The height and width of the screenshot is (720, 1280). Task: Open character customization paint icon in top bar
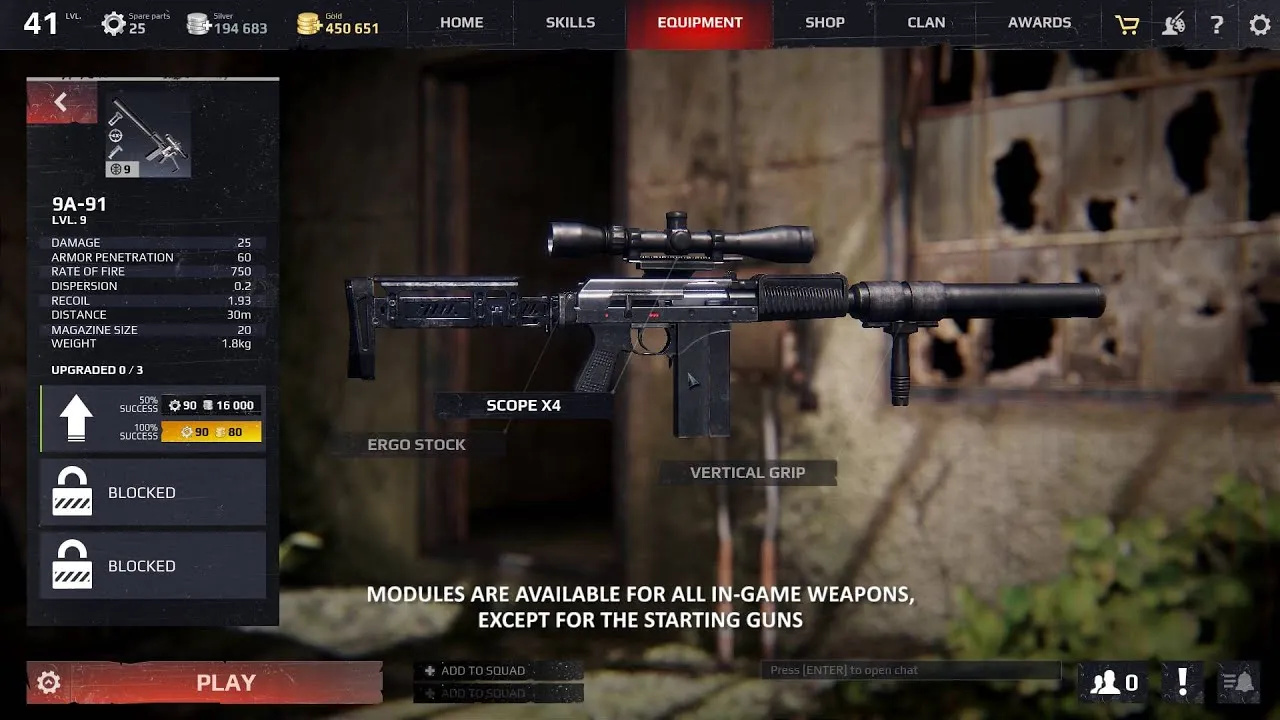pyautogui.click(x=1173, y=23)
